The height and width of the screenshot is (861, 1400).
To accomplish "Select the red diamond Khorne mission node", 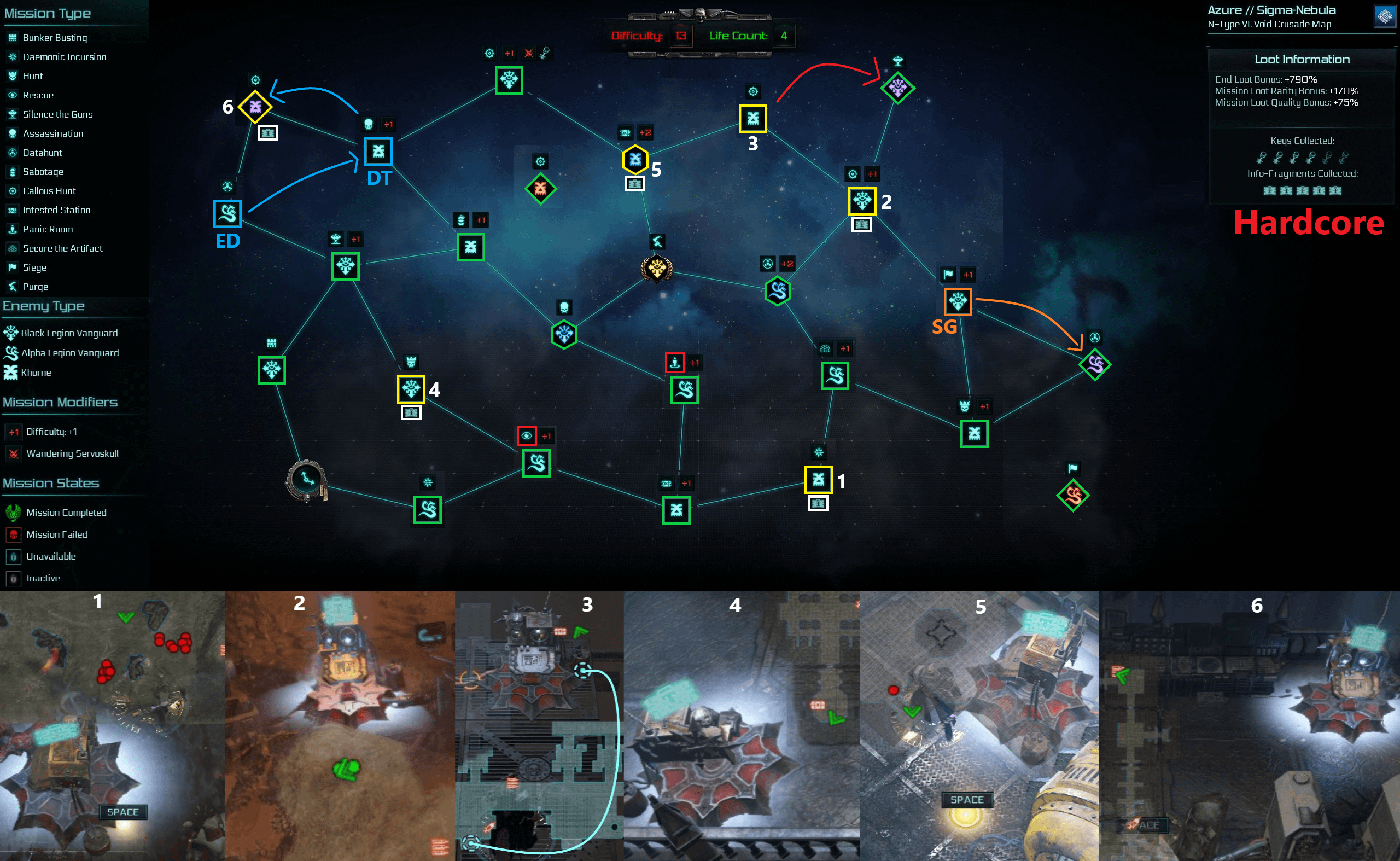I will (x=540, y=189).
